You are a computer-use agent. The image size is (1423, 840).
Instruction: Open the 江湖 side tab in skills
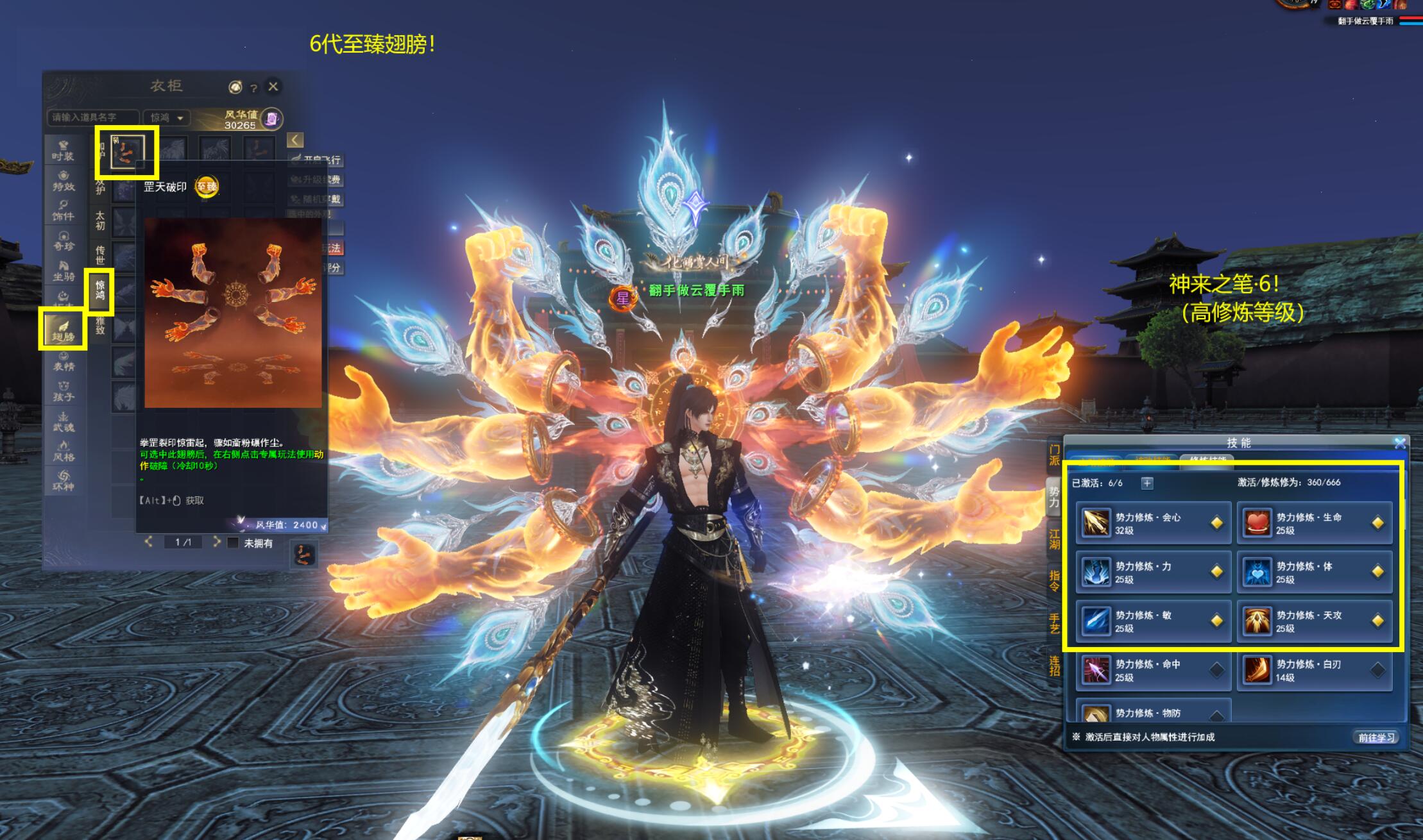(1054, 539)
